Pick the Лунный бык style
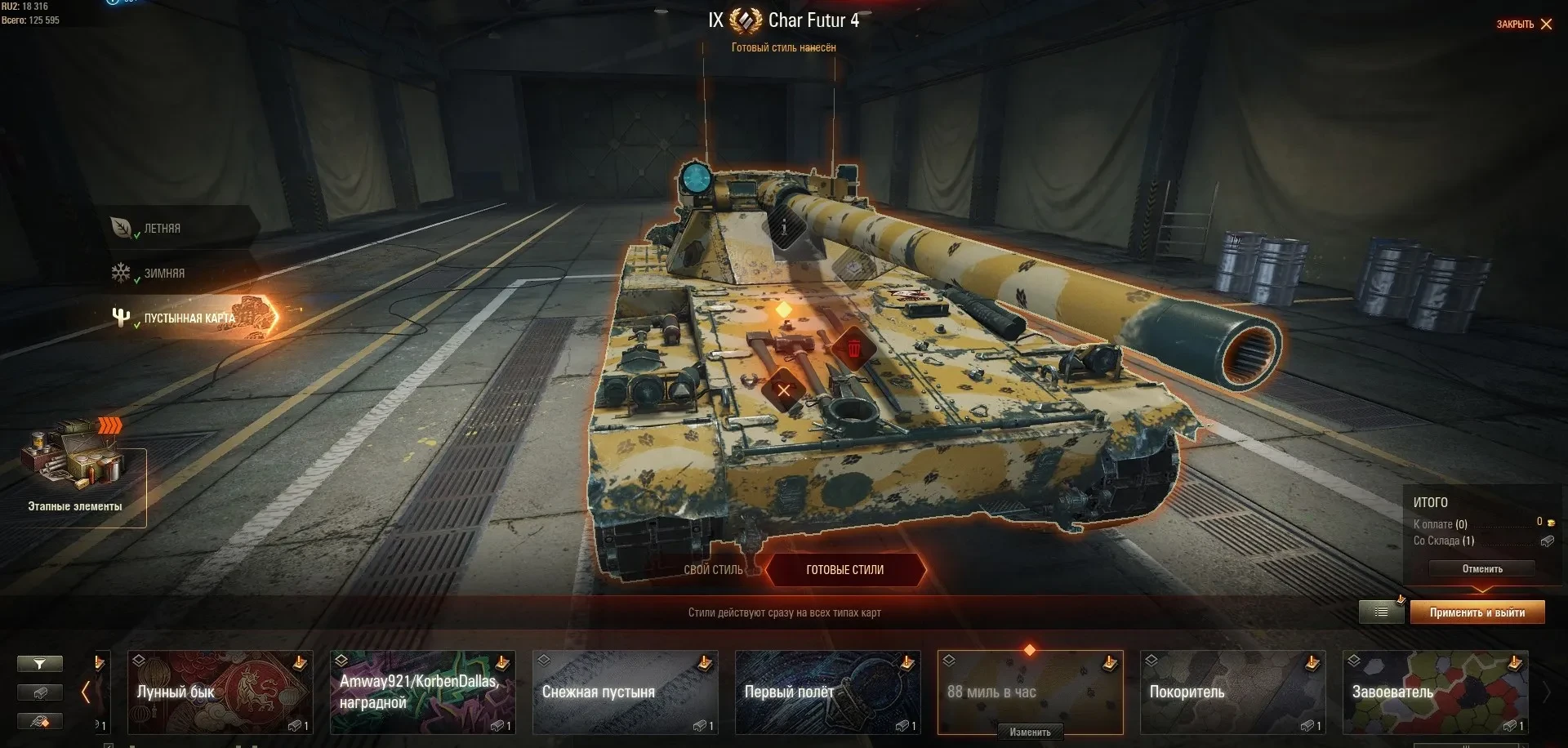The height and width of the screenshot is (748, 1568). pyautogui.click(x=220, y=692)
